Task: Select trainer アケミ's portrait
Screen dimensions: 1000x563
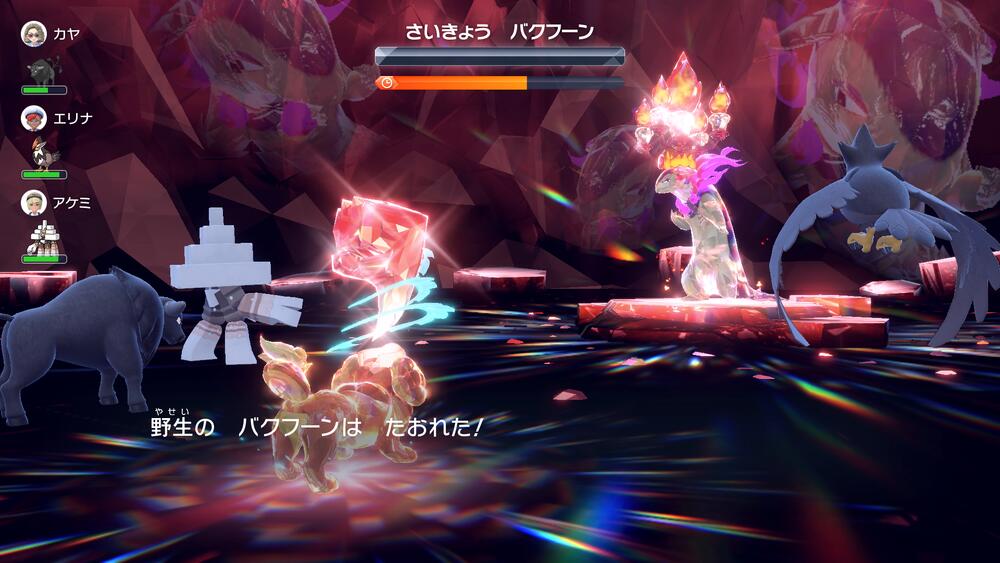Action: [34, 203]
